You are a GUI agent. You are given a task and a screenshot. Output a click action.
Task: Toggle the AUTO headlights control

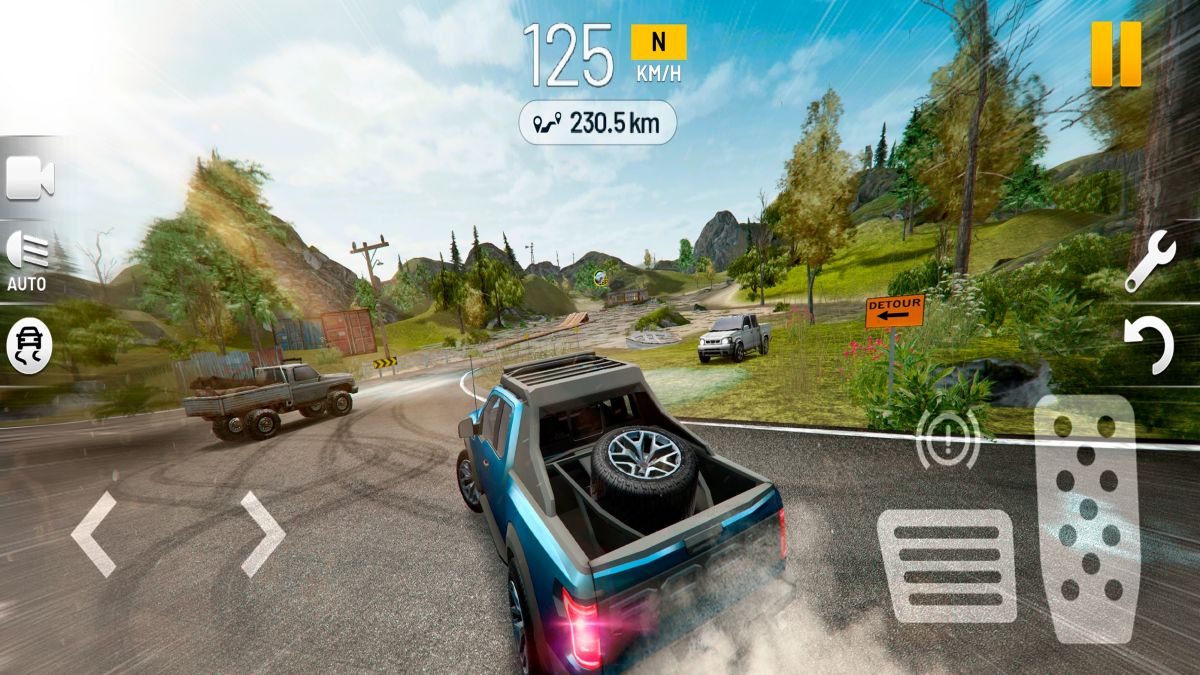[x=28, y=259]
